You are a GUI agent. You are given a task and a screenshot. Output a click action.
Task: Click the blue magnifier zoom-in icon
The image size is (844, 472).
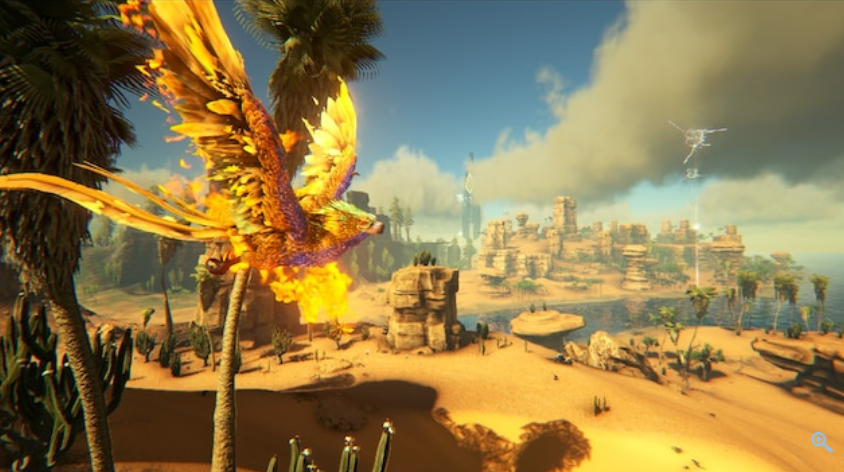[x=821, y=441]
